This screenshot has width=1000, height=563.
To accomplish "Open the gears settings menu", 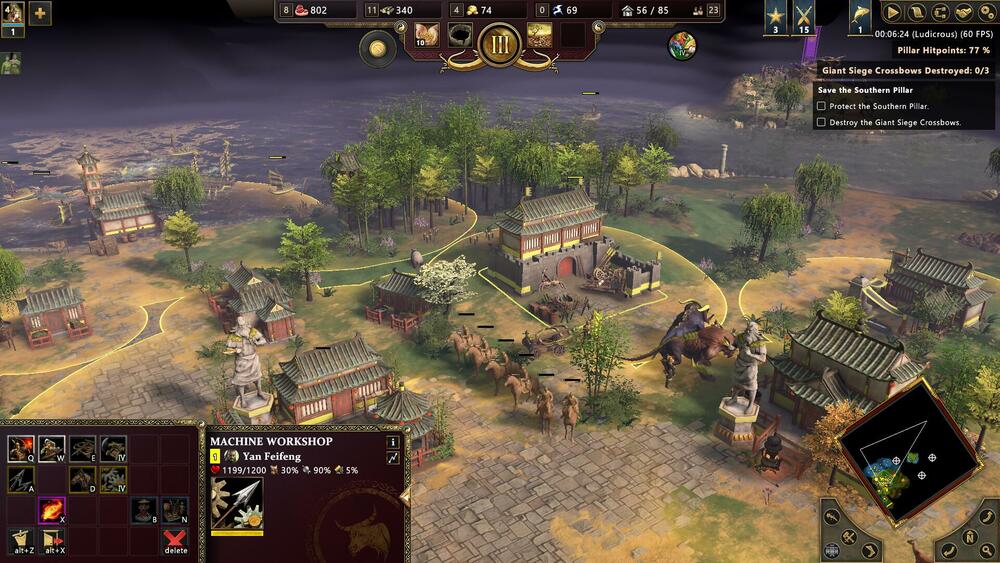I will point(986,13).
